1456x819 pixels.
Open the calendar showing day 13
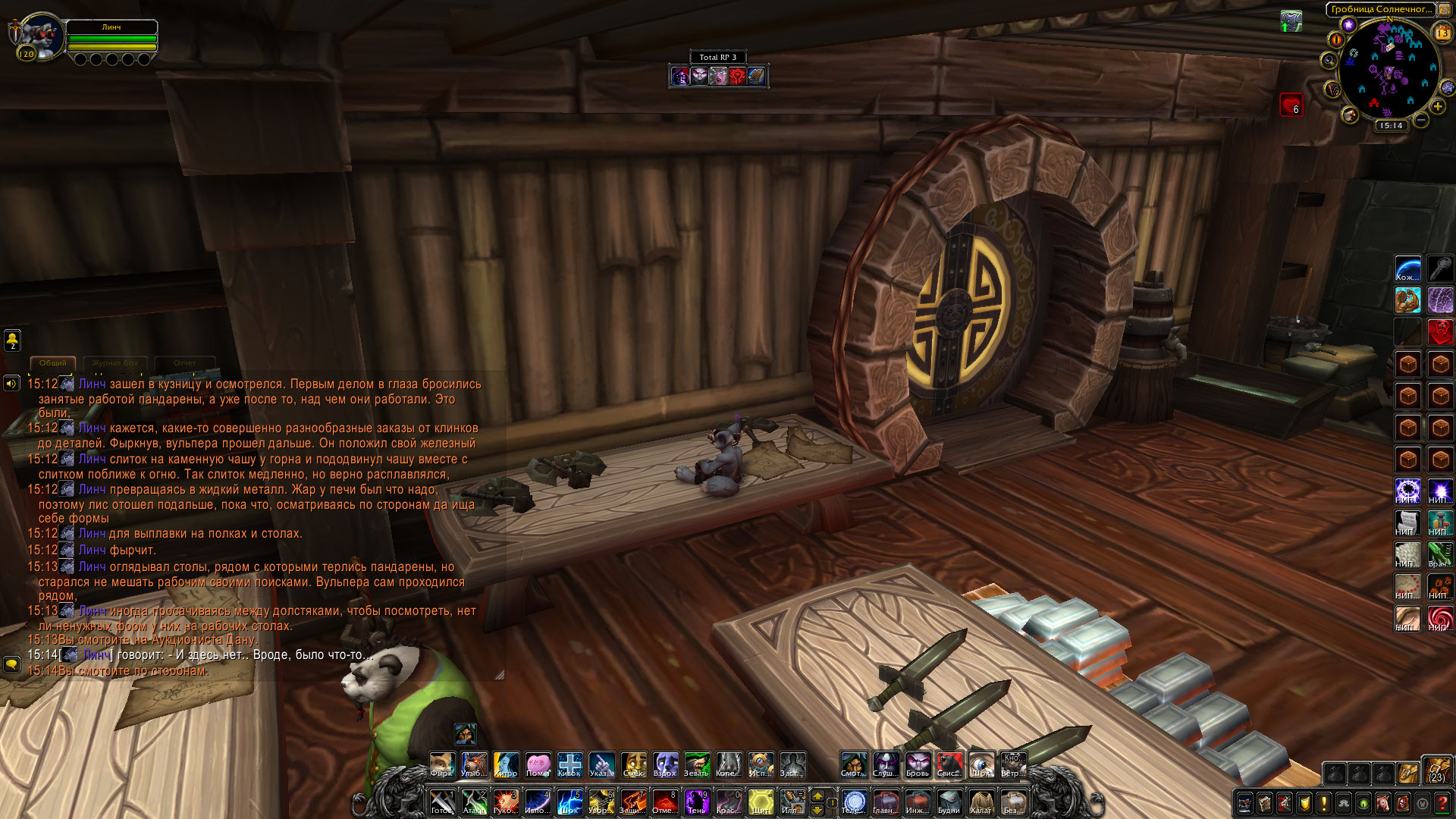1442,33
